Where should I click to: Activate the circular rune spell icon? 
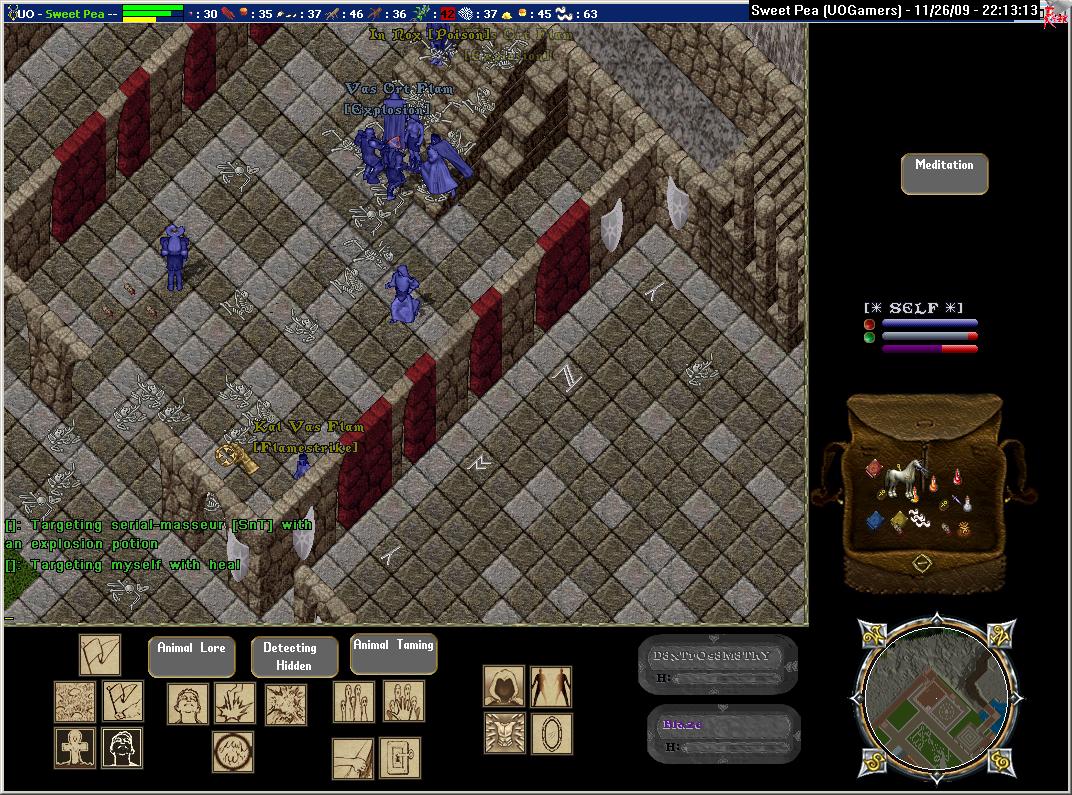click(232, 752)
